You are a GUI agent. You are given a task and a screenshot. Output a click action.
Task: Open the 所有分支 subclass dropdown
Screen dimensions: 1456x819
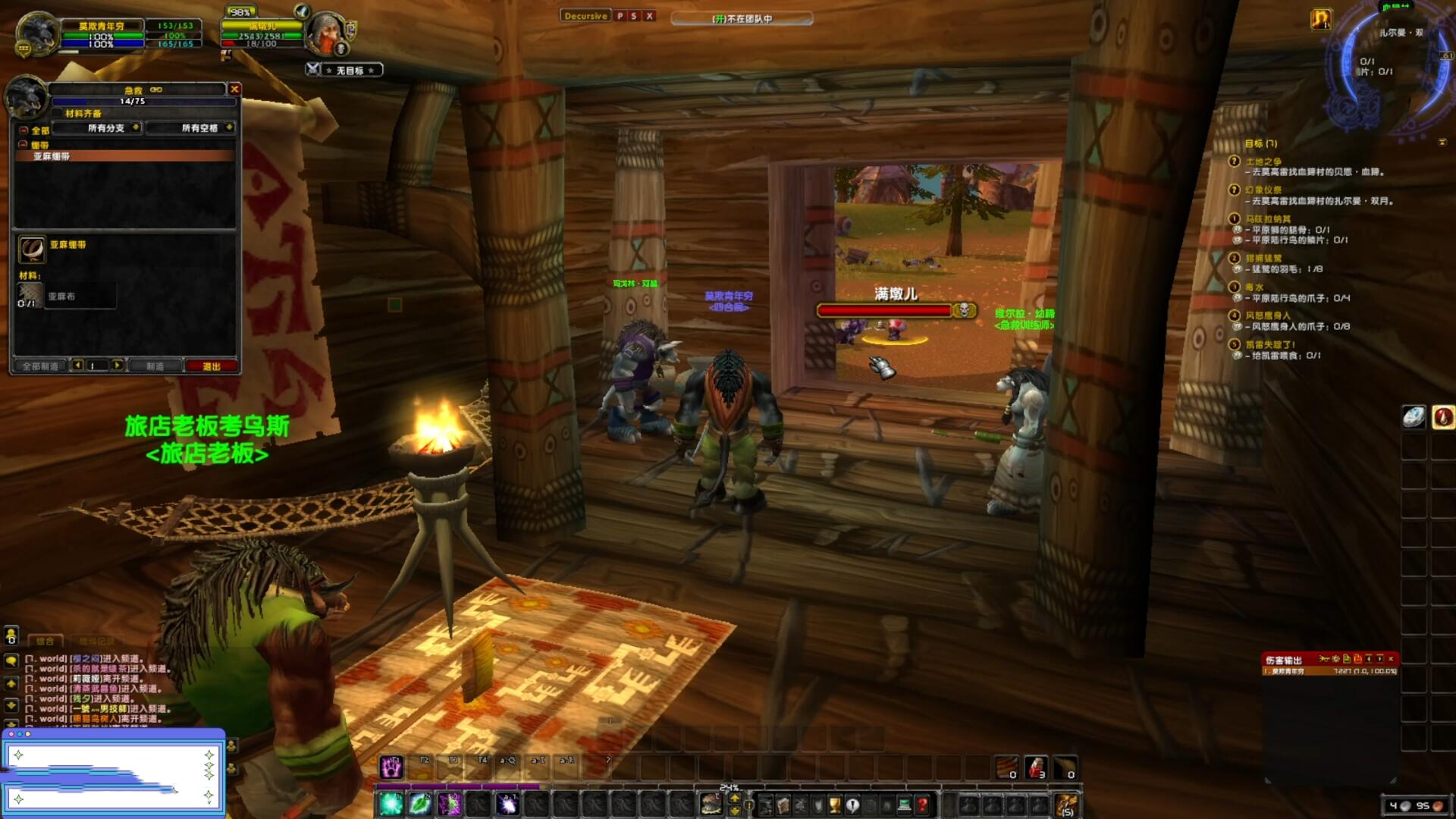[106, 128]
